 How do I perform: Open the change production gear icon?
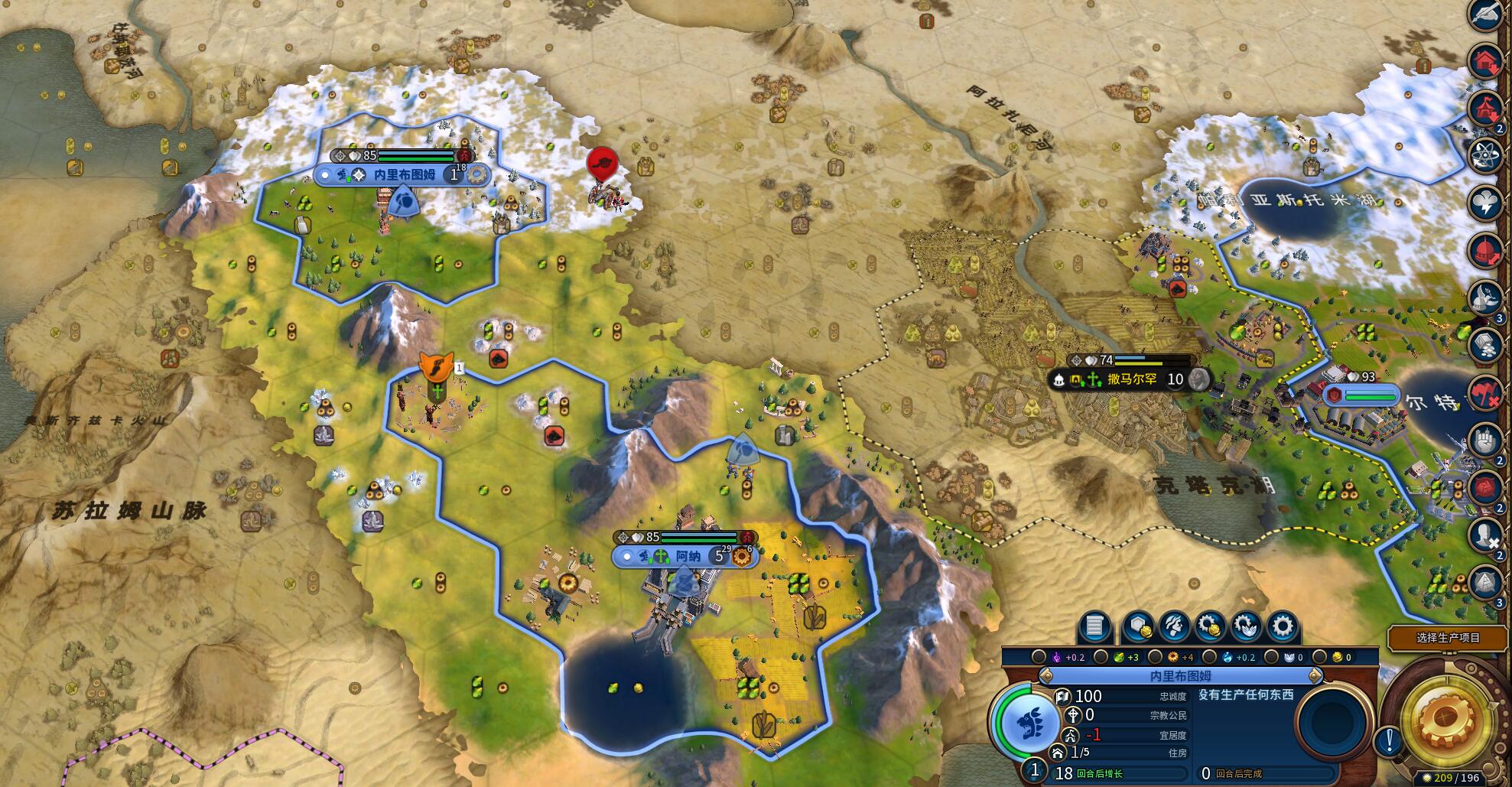(1283, 627)
